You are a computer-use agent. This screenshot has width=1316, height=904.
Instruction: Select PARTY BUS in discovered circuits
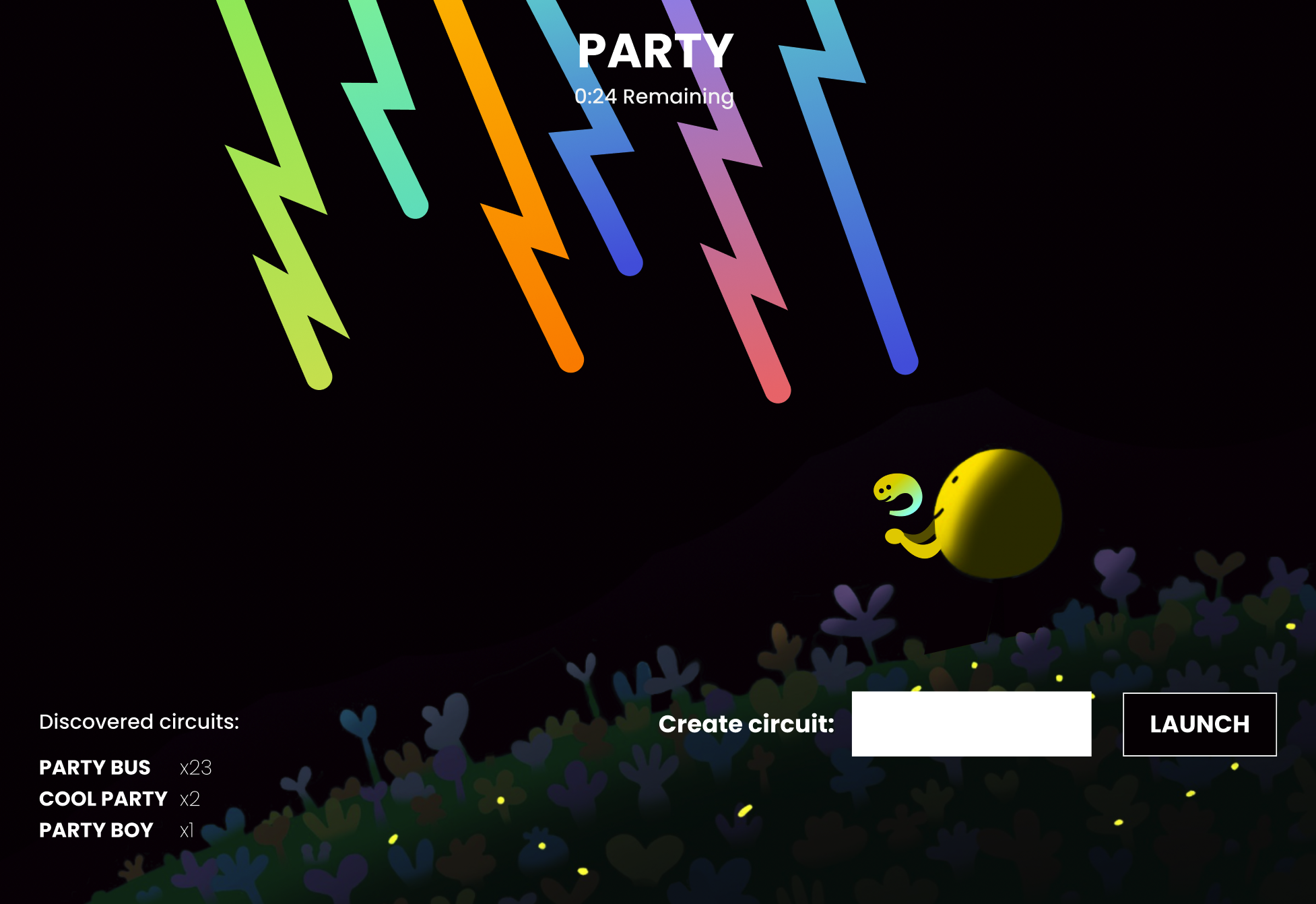[95, 767]
